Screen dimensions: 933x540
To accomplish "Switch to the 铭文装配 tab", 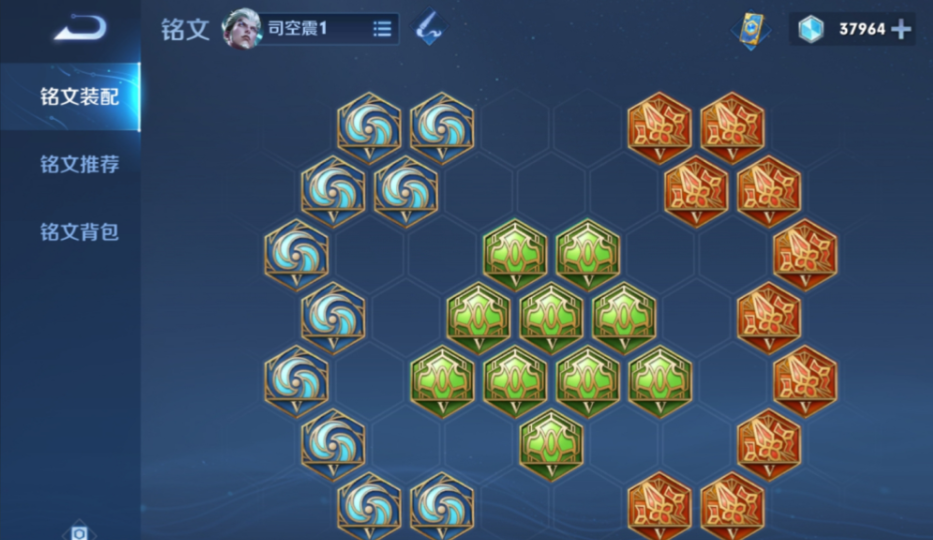I will click(79, 97).
